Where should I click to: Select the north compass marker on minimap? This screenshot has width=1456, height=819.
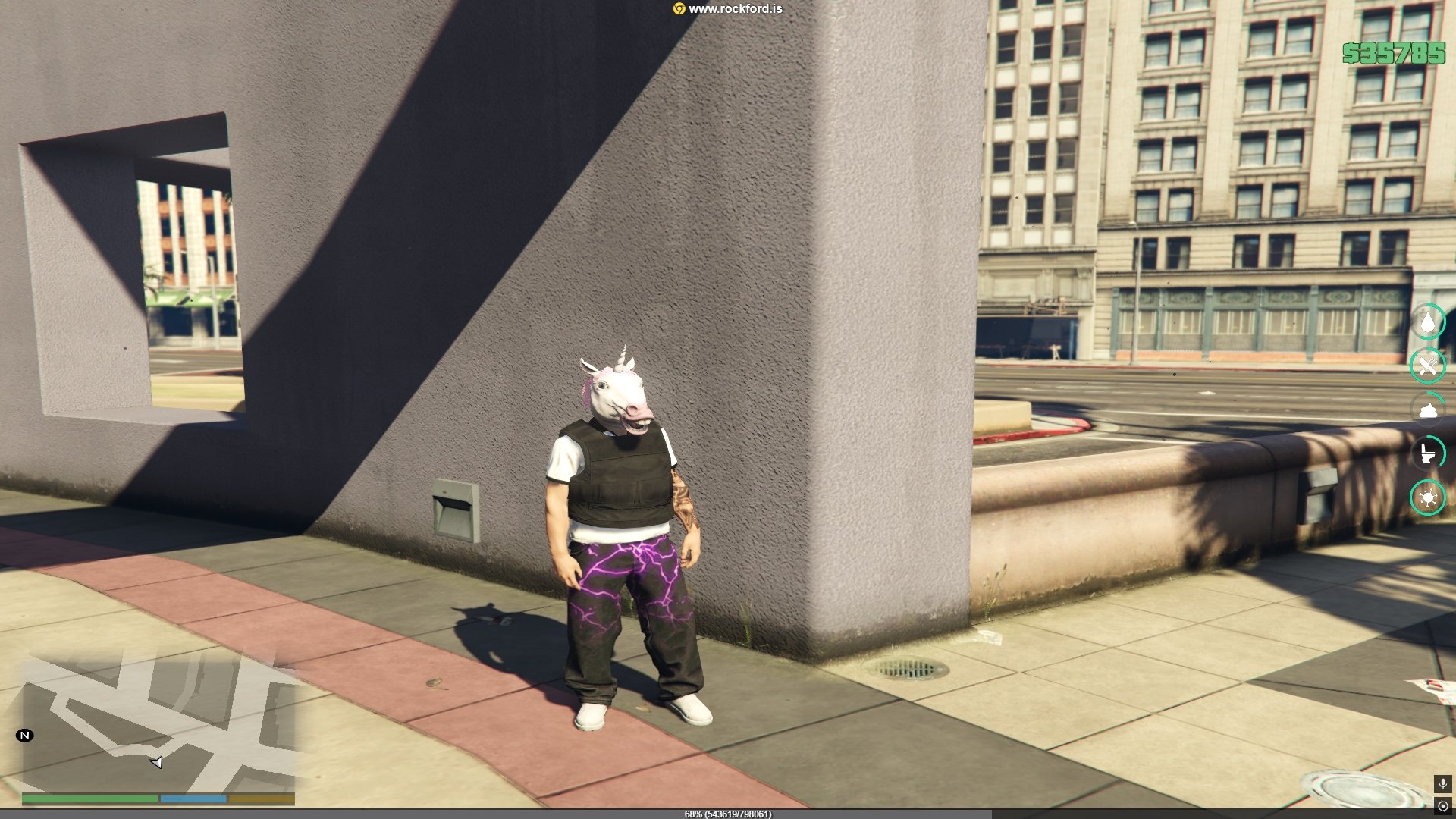click(x=25, y=736)
